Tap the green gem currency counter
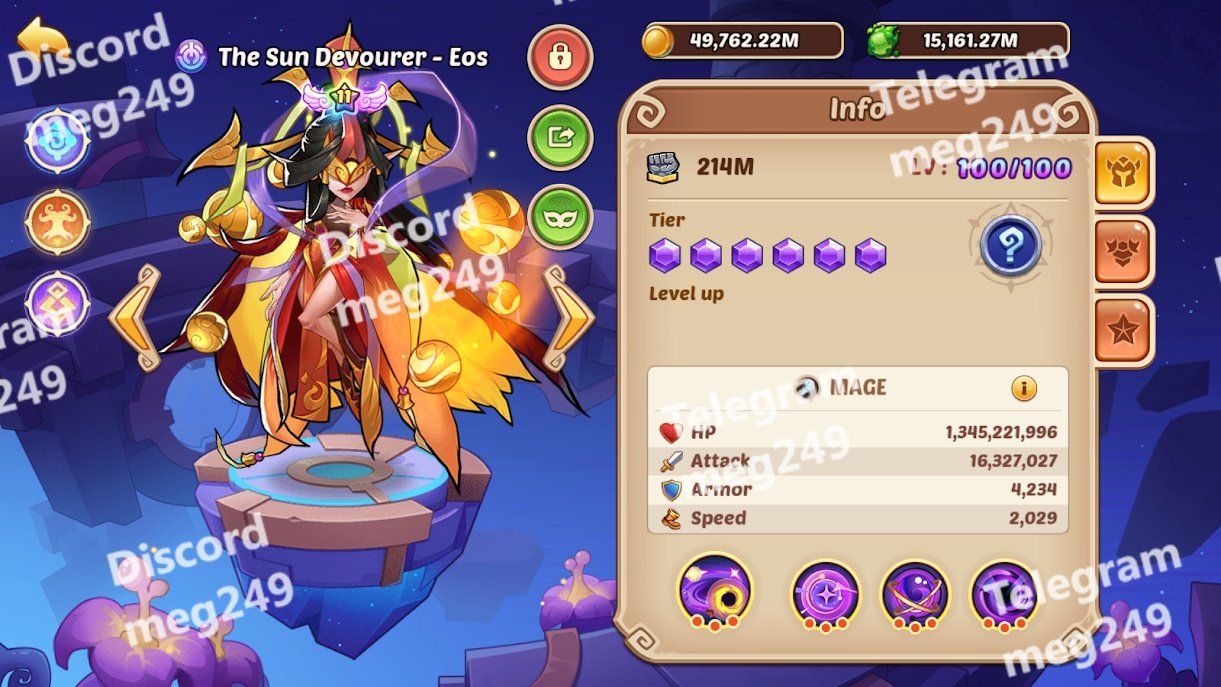The width and height of the screenshot is (1221, 687). tap(968, 41)
